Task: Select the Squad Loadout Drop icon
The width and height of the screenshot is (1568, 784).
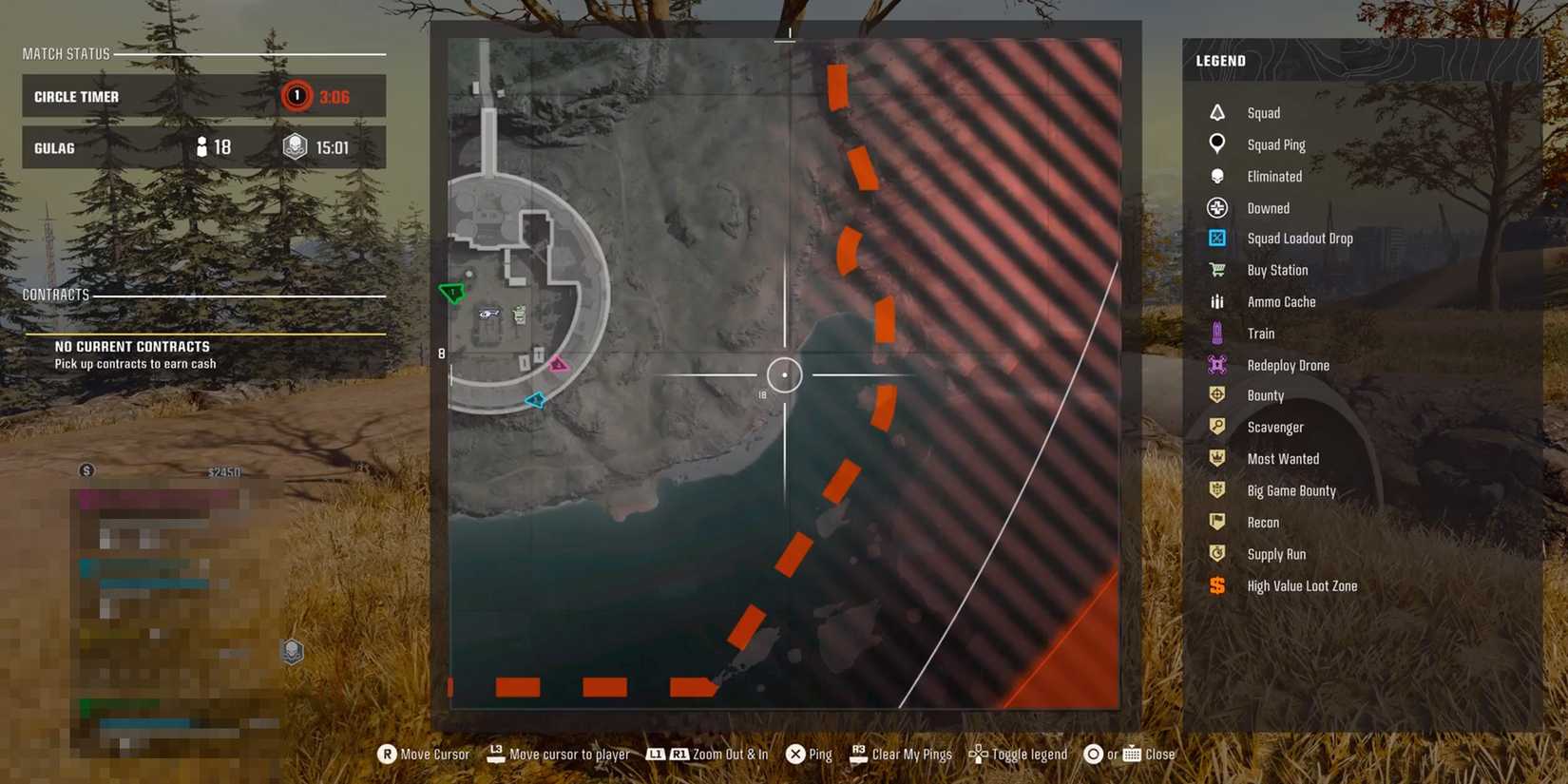Action: (1217, 238)
